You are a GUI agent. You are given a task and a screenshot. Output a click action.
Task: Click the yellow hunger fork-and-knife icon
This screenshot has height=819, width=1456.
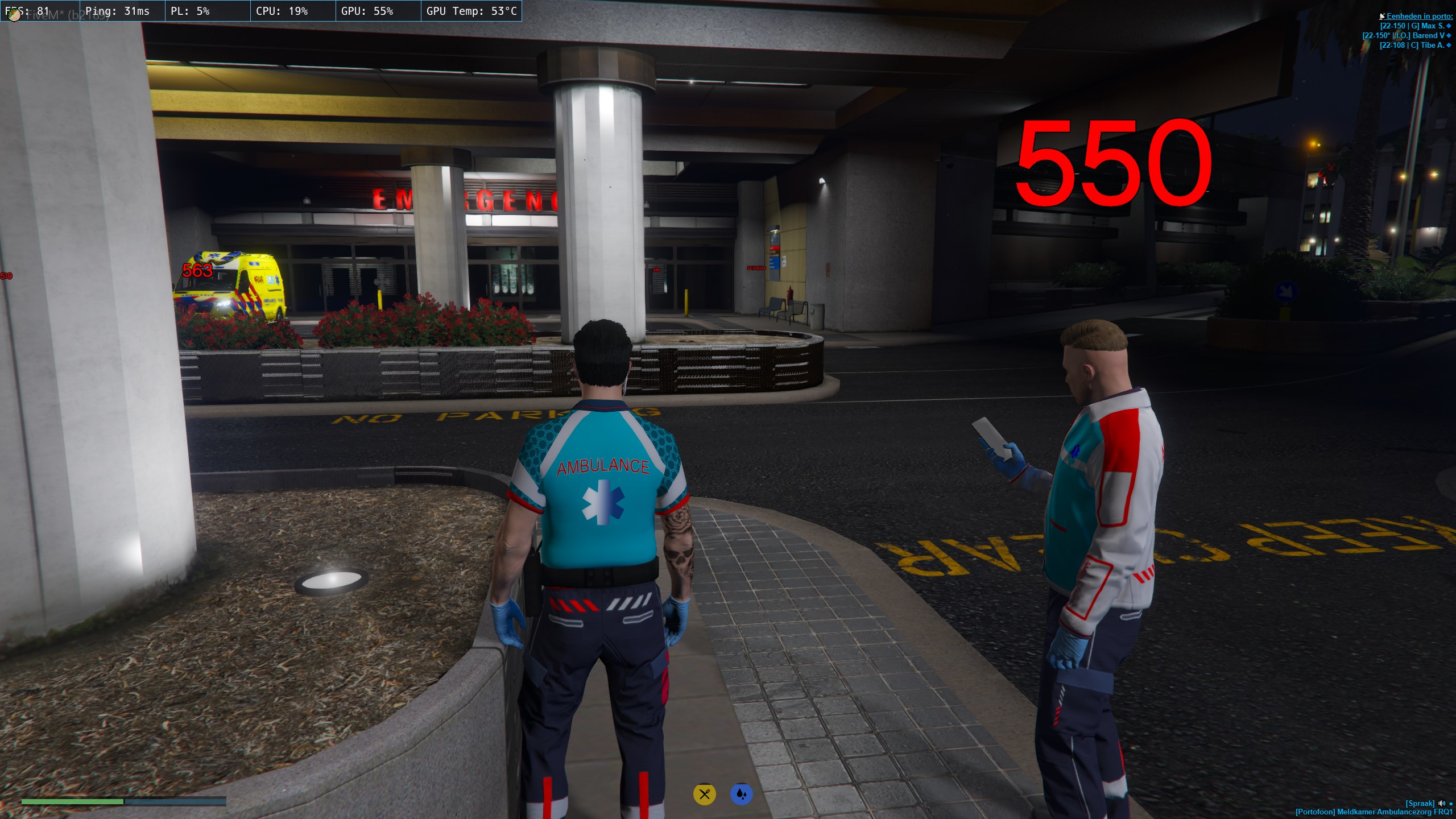tap(704, 794)
